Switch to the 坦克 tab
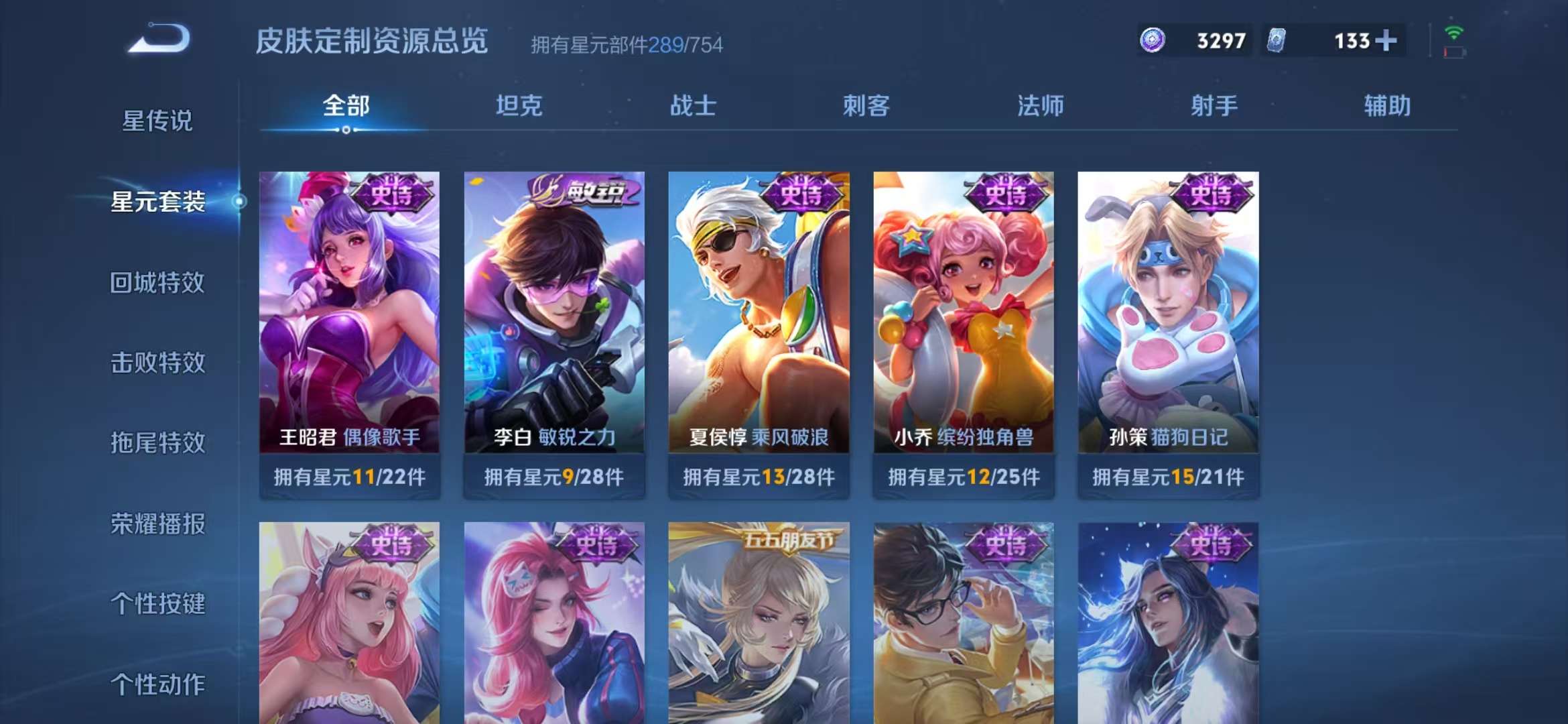The height and width of the screenshot is (724, 1568). point(521,106)
